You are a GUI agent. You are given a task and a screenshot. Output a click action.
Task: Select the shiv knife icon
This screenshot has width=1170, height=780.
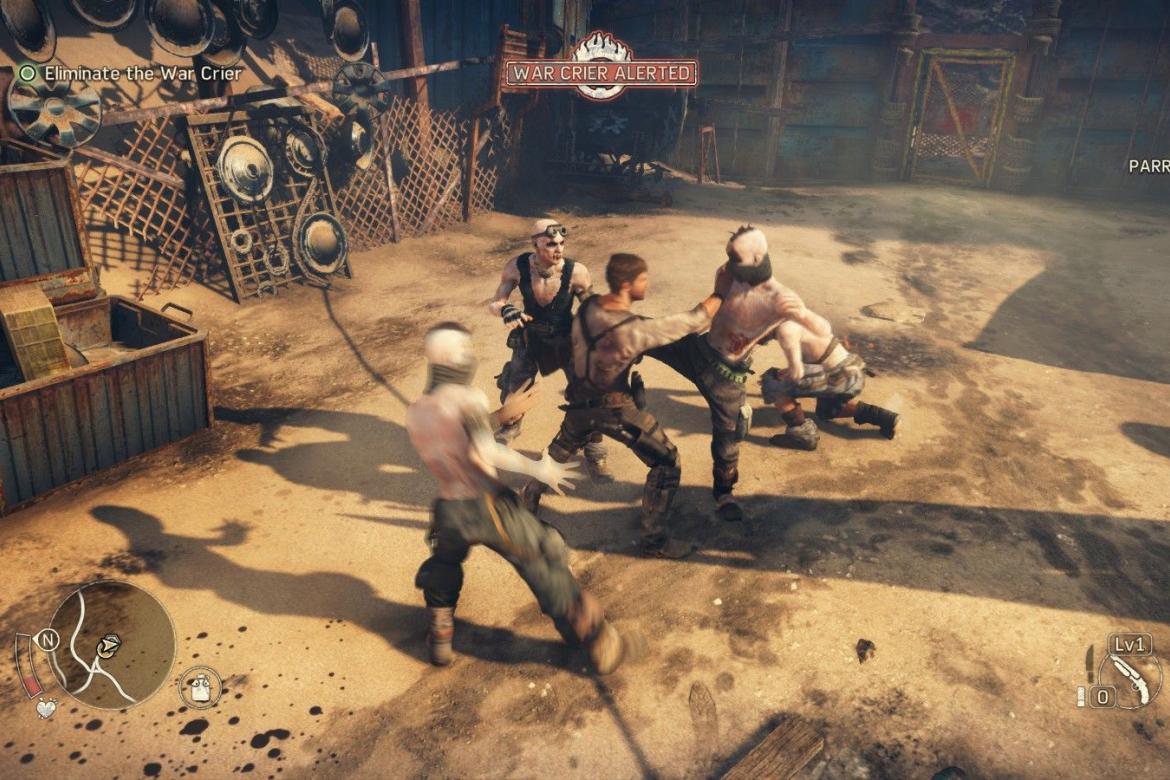(x=1089, y=662)
